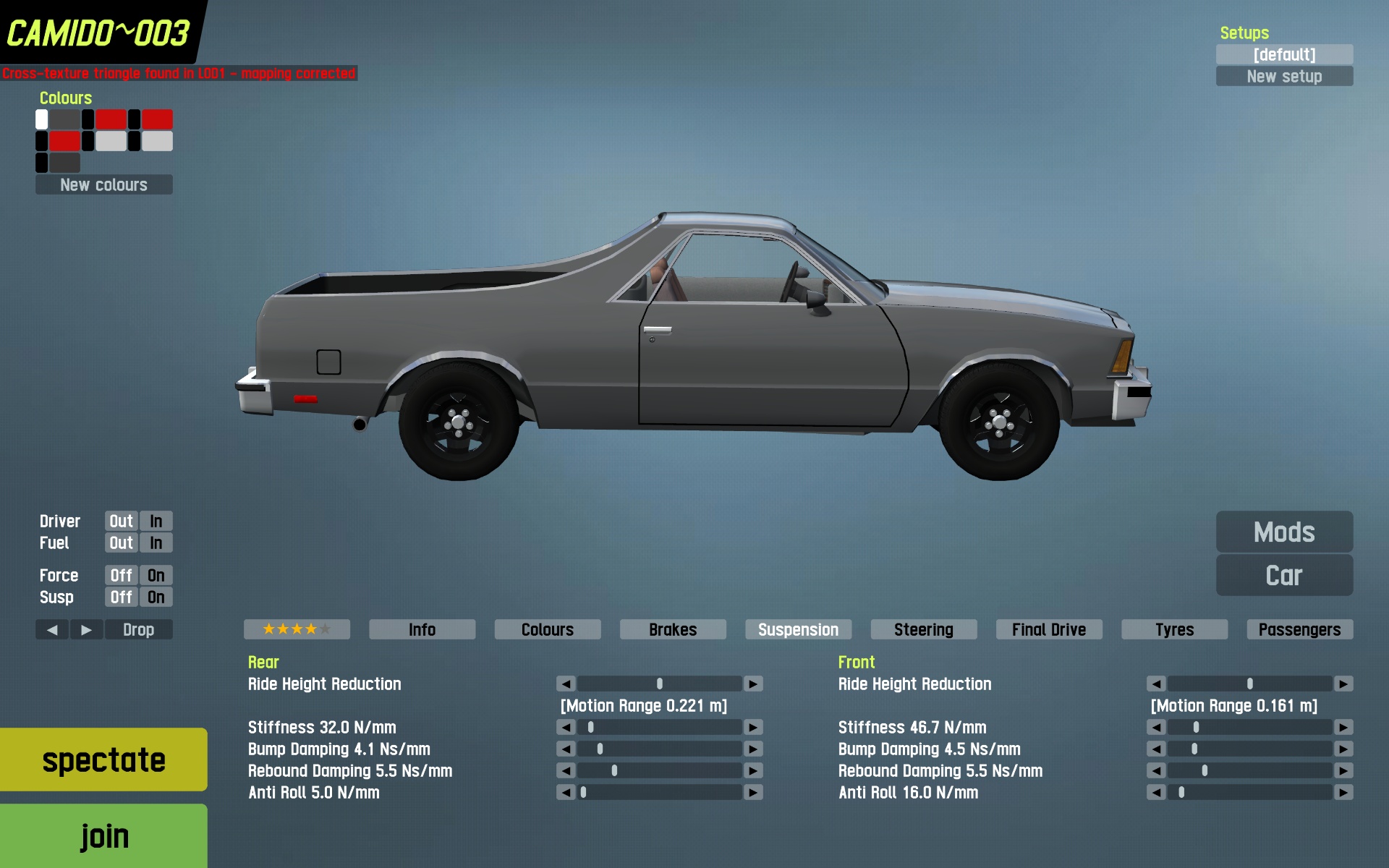The width and height of the screenshot is (1389, 868).
Task: Put the Driver In the car
Action: click(x=156, y=521)
